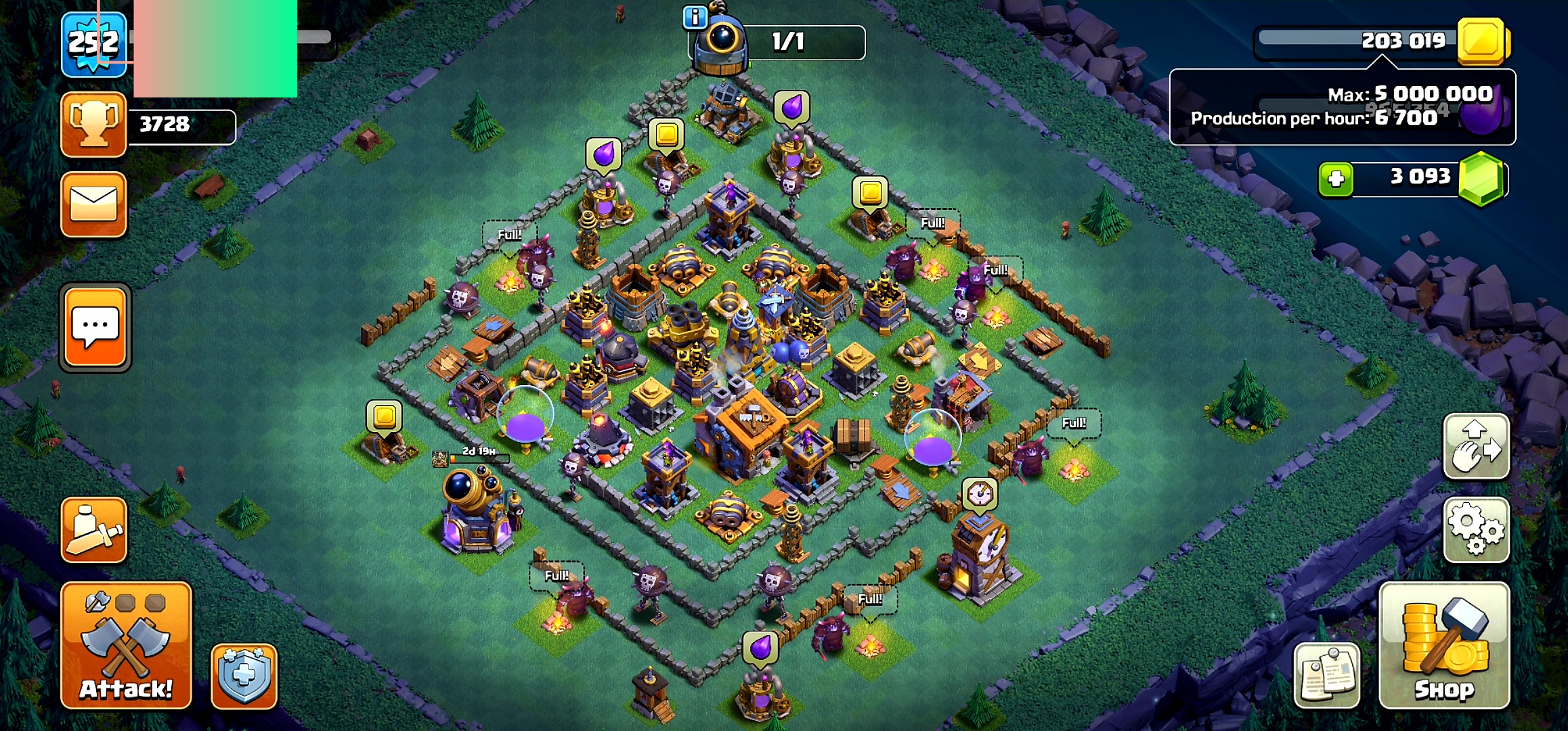
Task: Start a battle with the Attack! button
Action: (x=126, y=645)
